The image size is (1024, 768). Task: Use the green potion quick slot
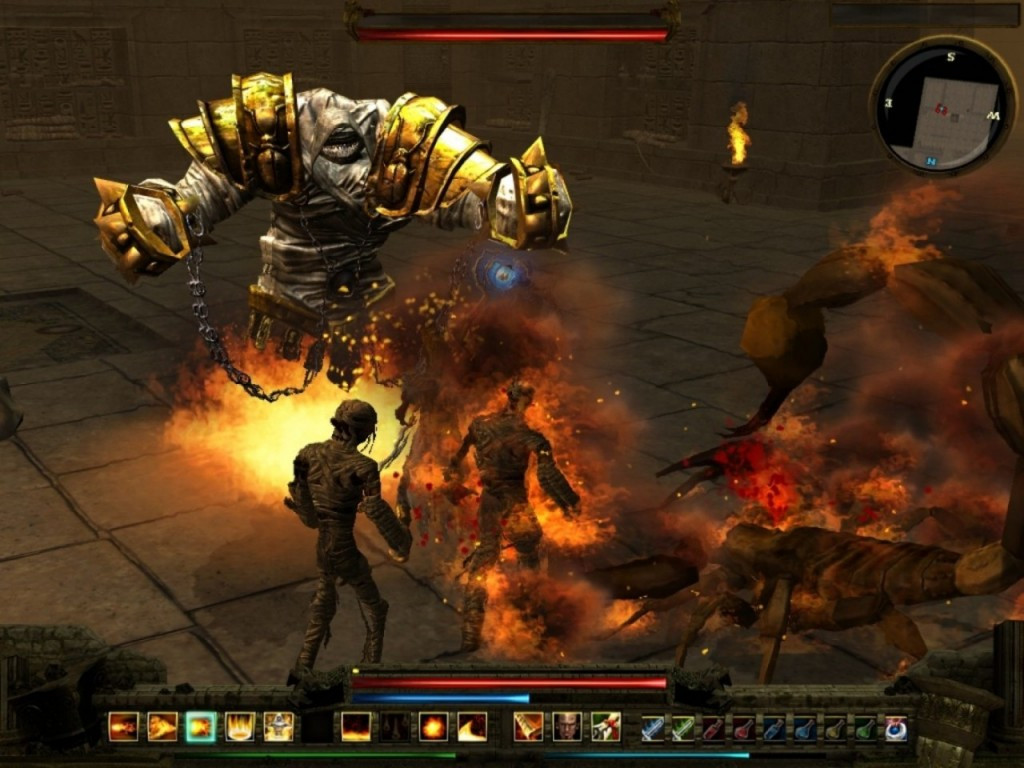click(x=864, y=728)
